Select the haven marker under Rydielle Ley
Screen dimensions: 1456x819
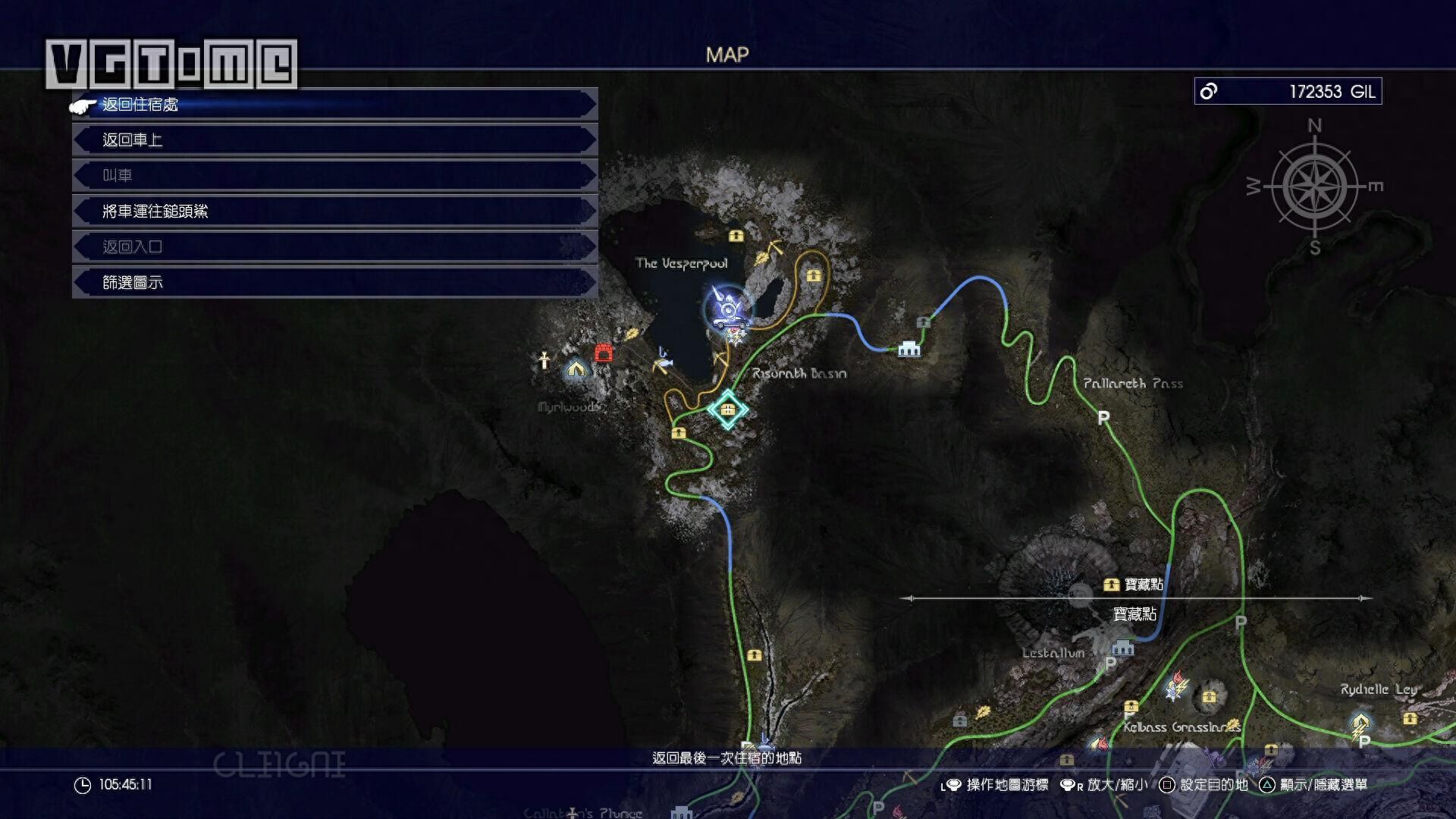pos(1360,721)
